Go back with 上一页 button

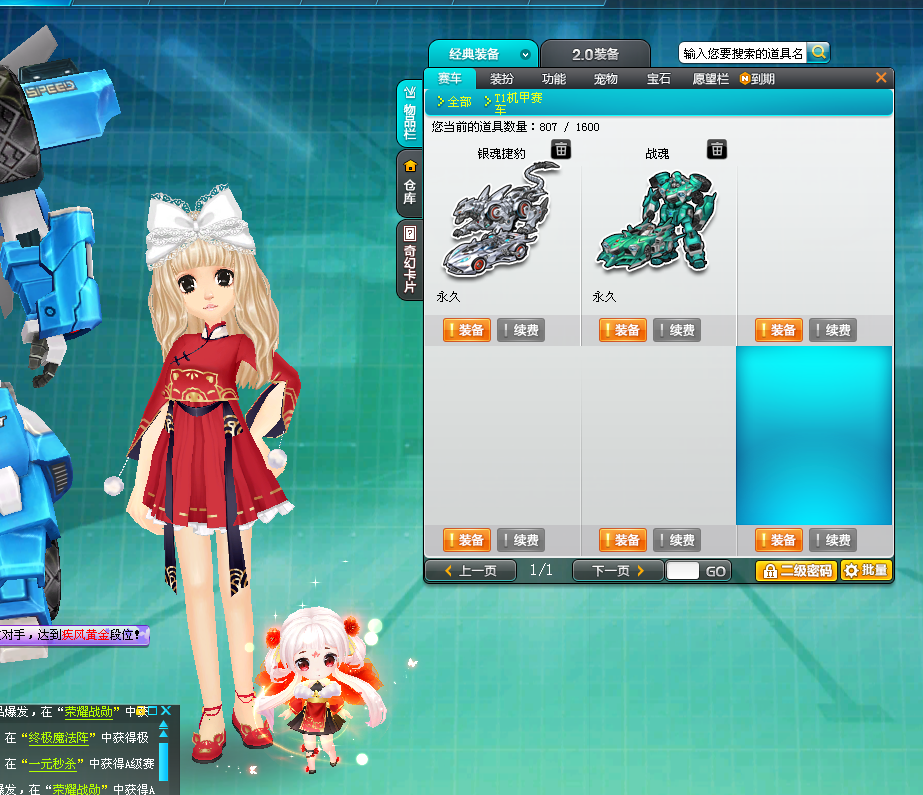(470, 571)
